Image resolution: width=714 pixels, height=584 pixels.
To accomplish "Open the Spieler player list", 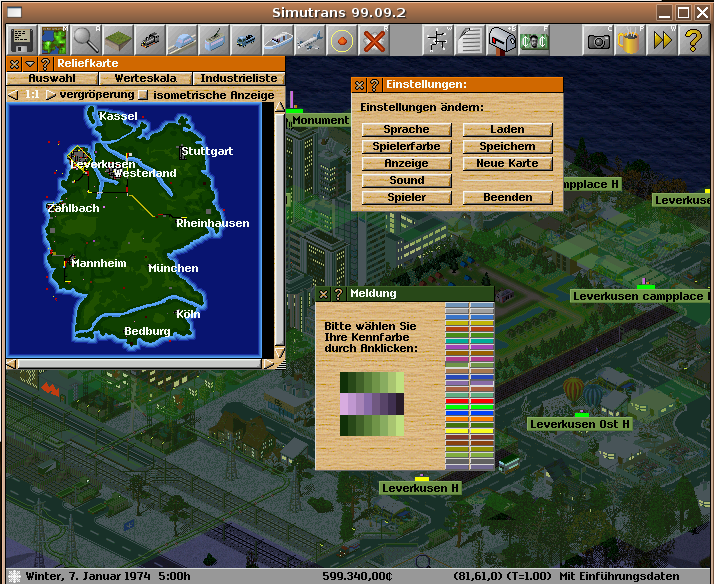I will coord(406,197).
